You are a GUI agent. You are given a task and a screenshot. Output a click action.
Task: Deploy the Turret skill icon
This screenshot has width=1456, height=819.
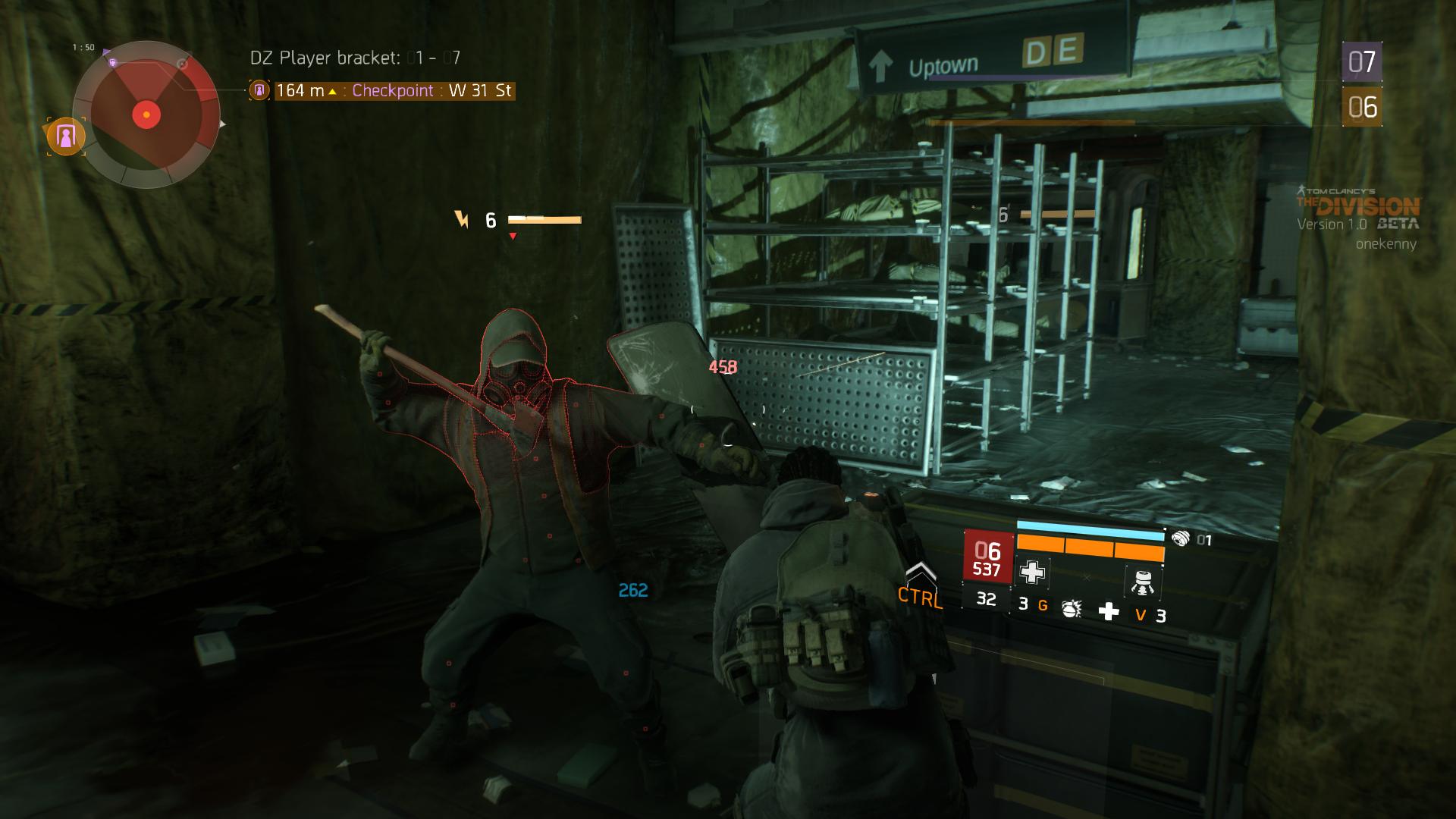pyautogui.click(x=1141, y=580)
